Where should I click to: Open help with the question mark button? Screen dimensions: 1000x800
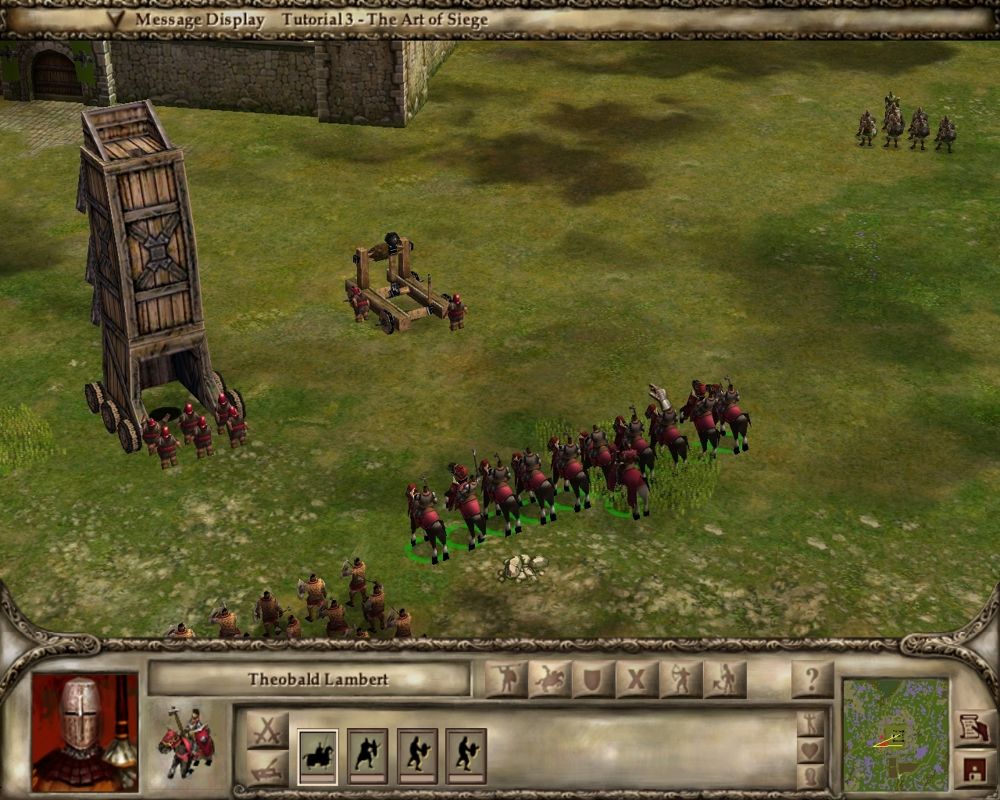[x=812, y=680]
